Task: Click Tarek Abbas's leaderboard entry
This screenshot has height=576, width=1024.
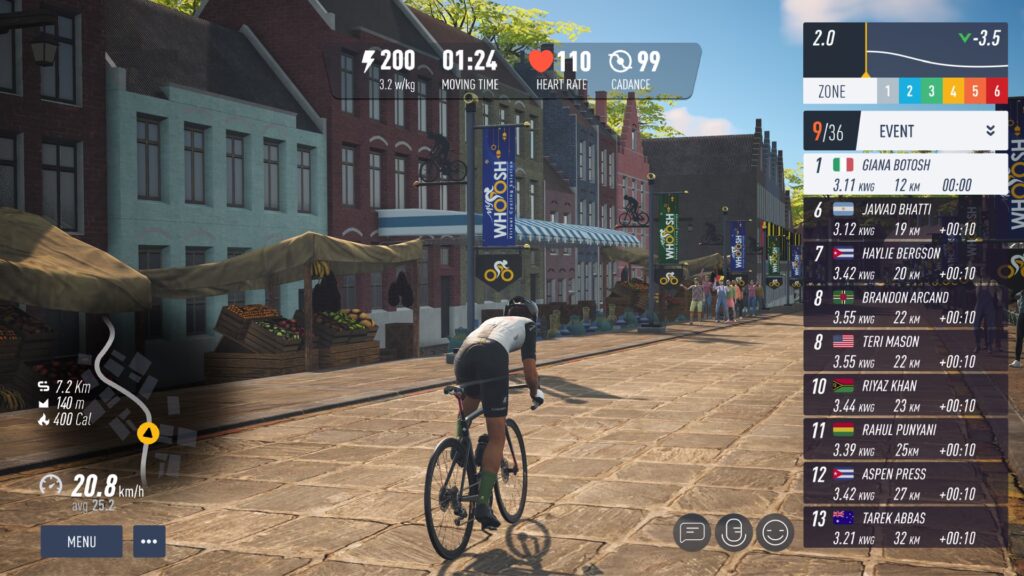Action: (x=905, y=526)
